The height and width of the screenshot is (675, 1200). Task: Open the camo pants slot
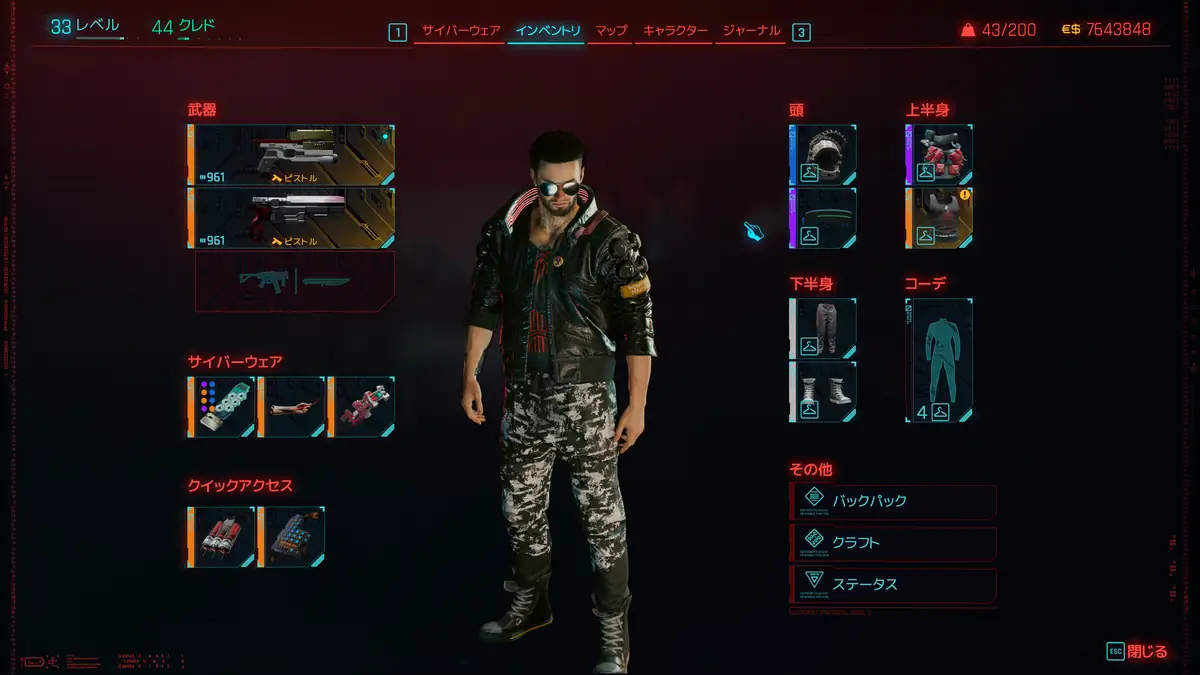coord(823,329)
